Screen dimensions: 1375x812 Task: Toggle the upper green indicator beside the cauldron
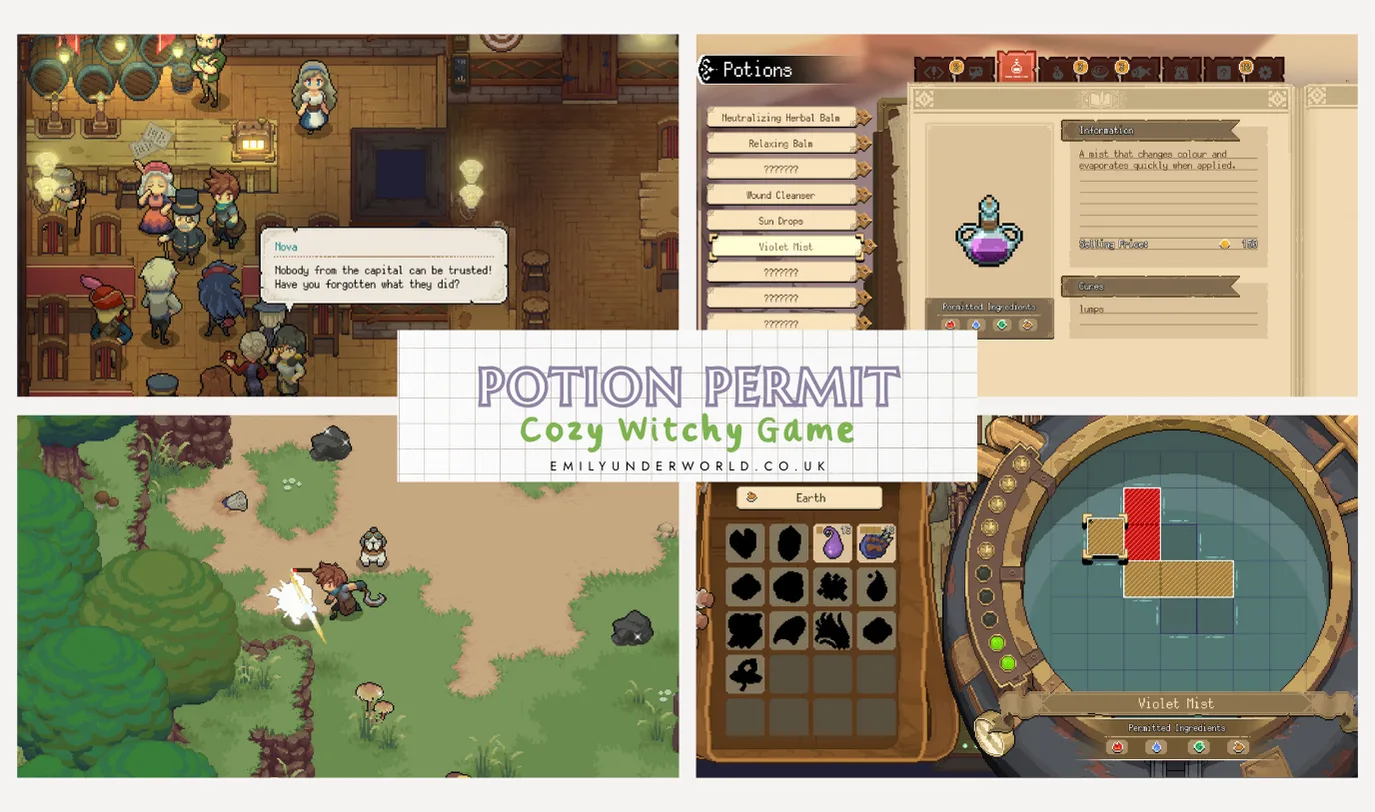(x=996, y=643)
